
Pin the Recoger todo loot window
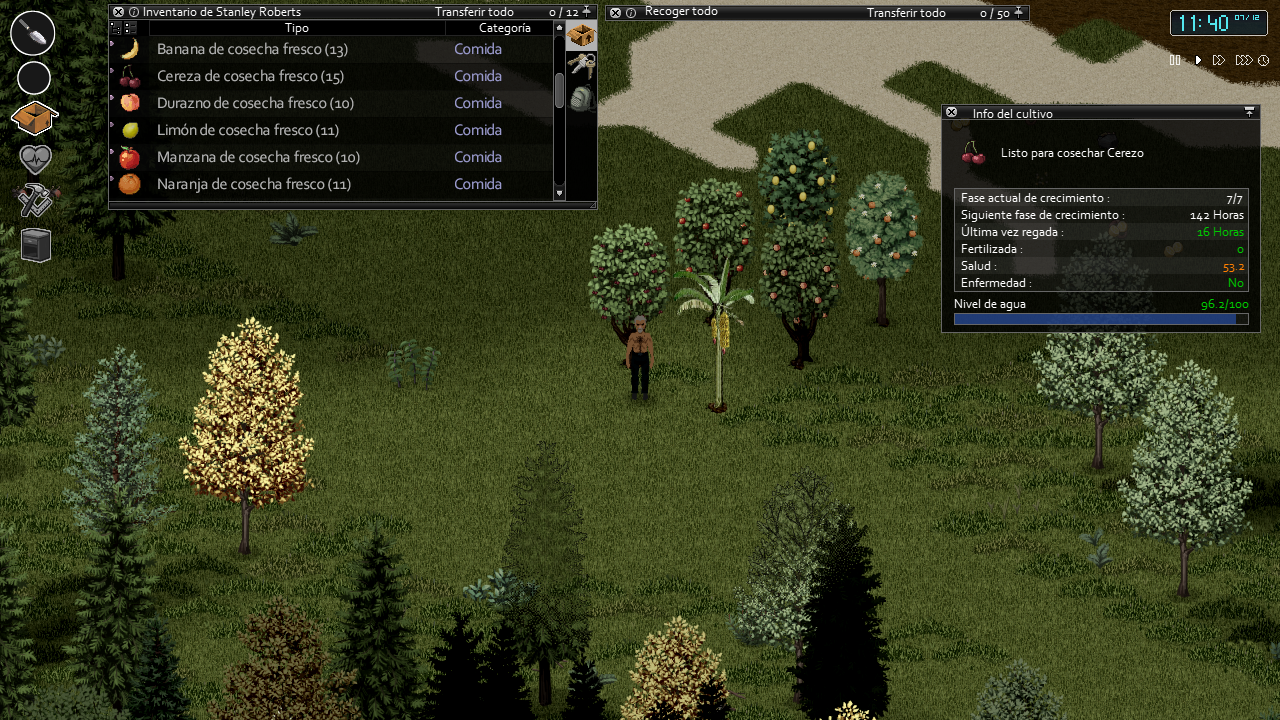(1016, 13)
